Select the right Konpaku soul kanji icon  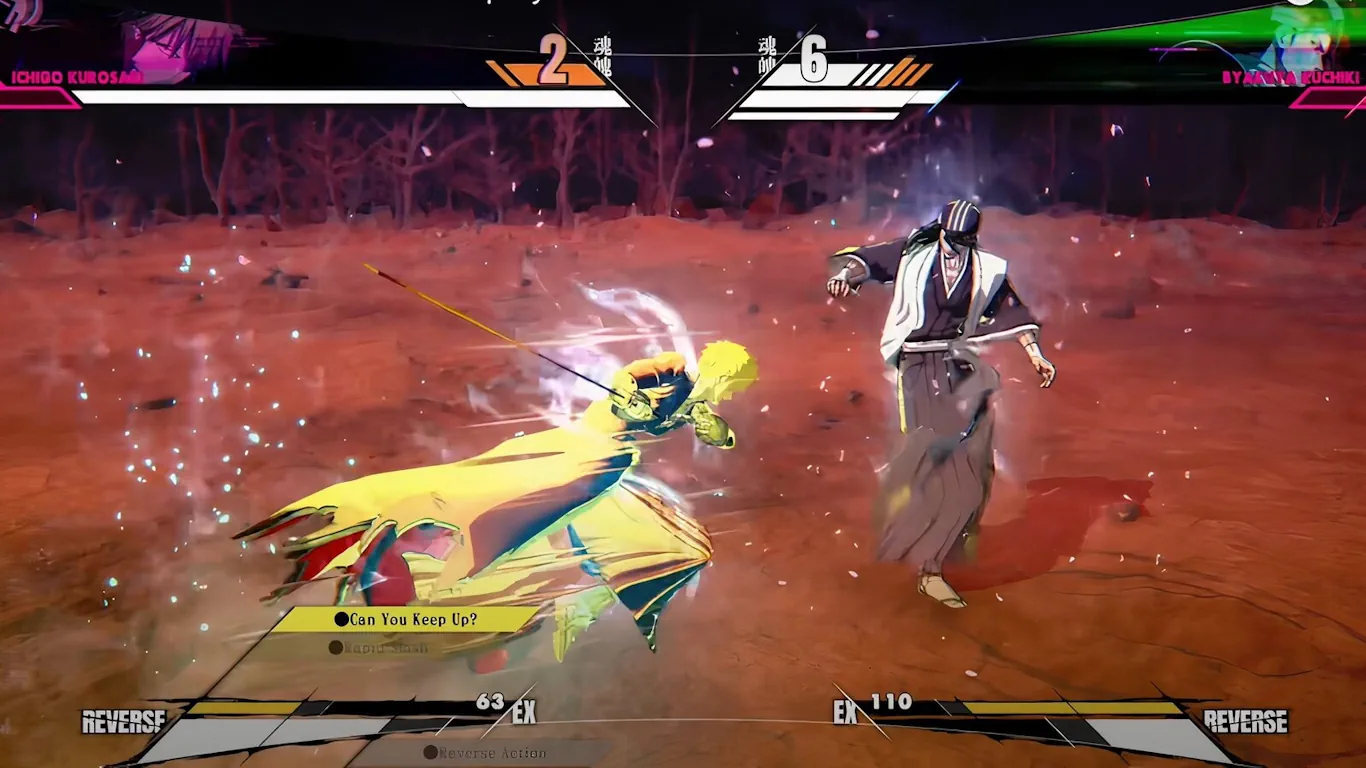(765, 53)
